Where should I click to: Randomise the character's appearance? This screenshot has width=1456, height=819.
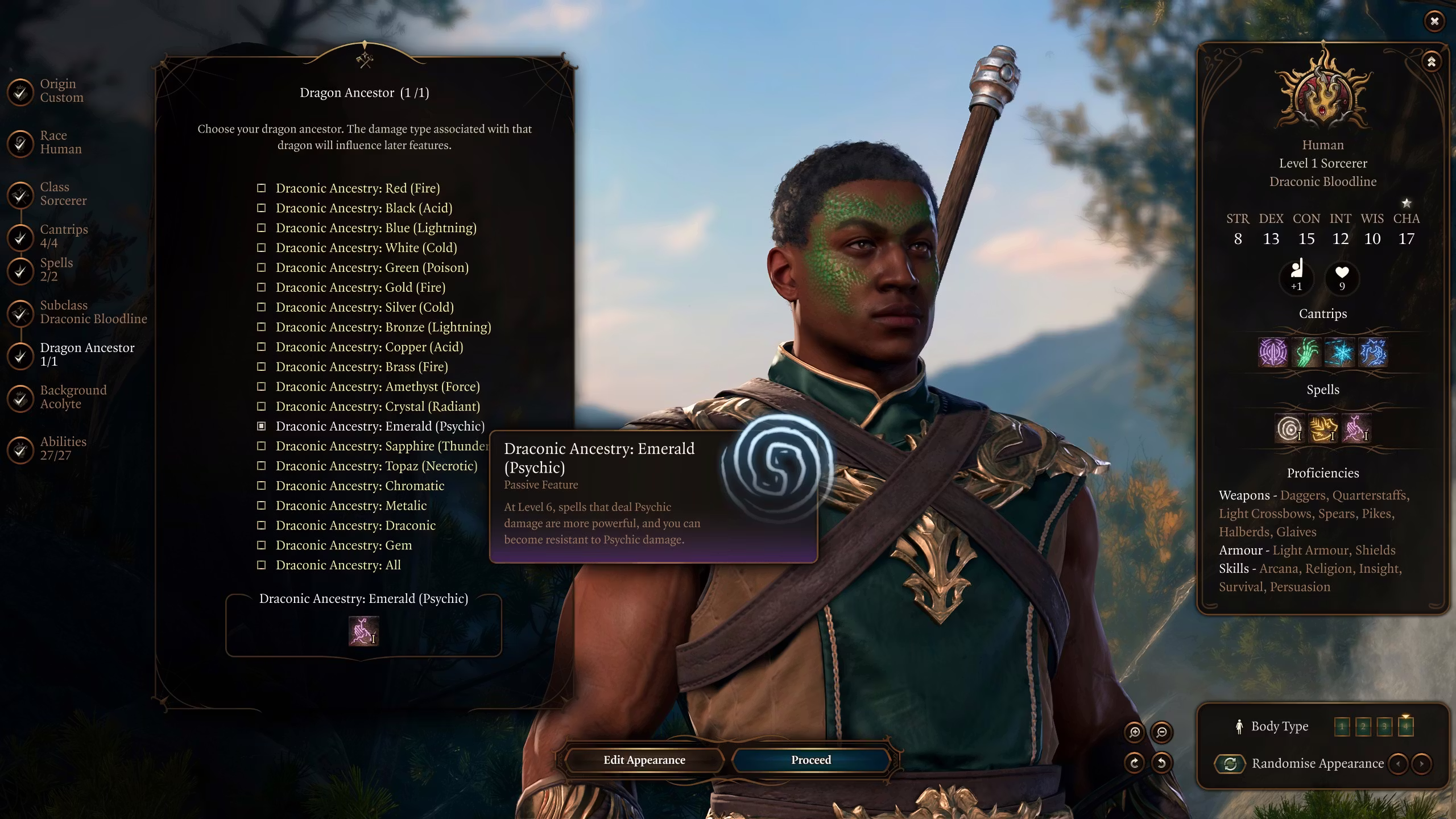[1230, 763]
